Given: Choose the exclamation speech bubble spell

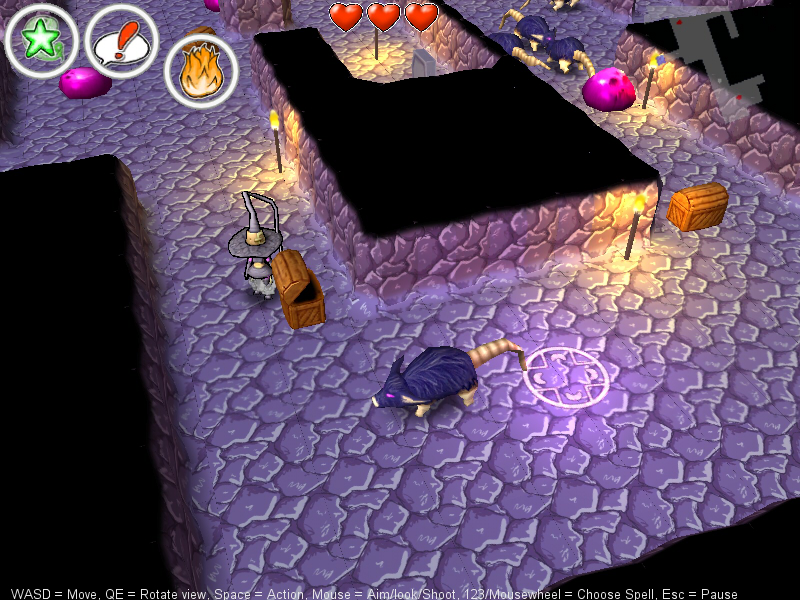Looking at the screenshot, I should point(122,41).
